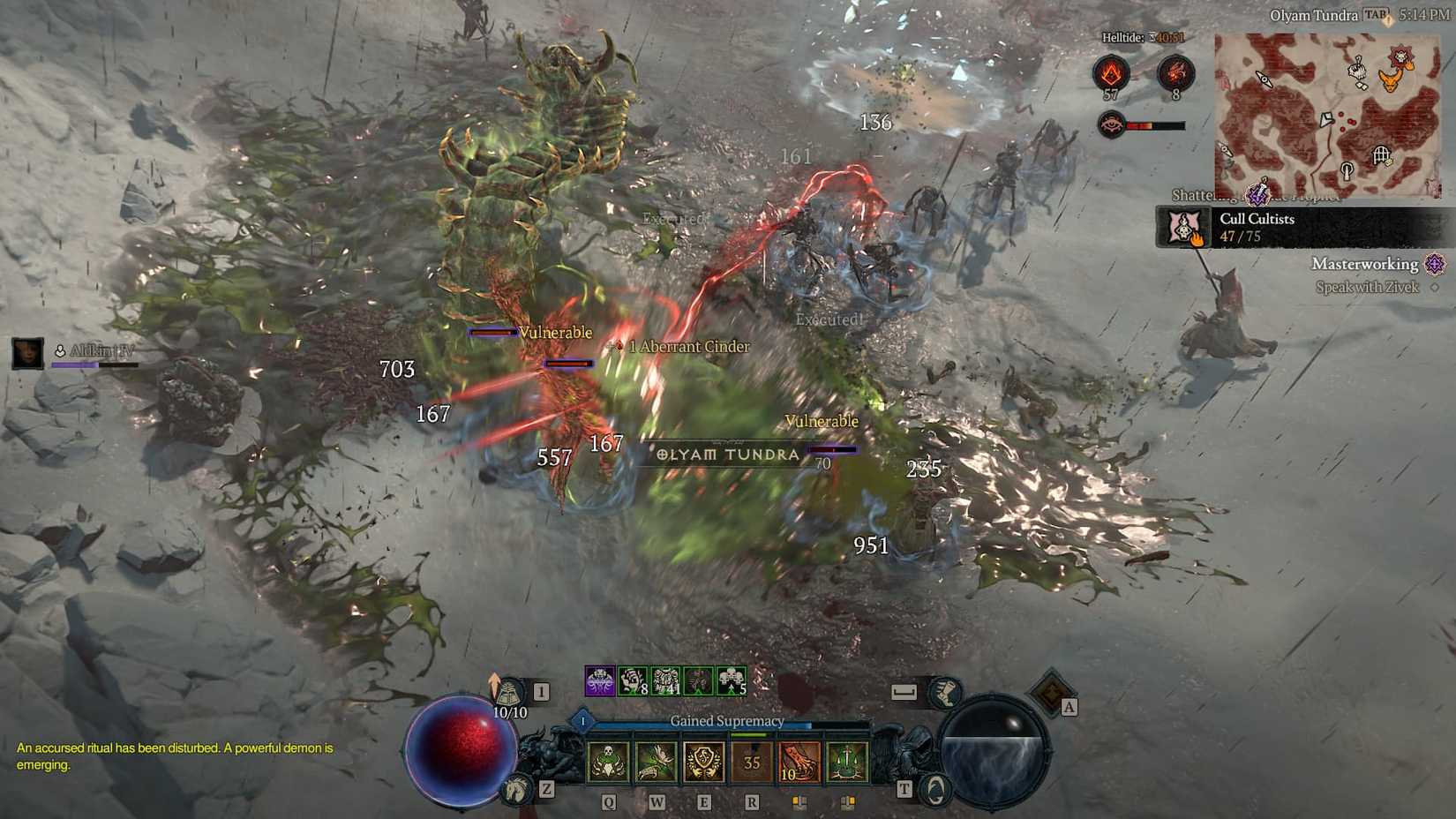The width and height of the screenshot is (1456, 819).
Task: Open the Masterworking notification
Action: [x=1364, y=264]
